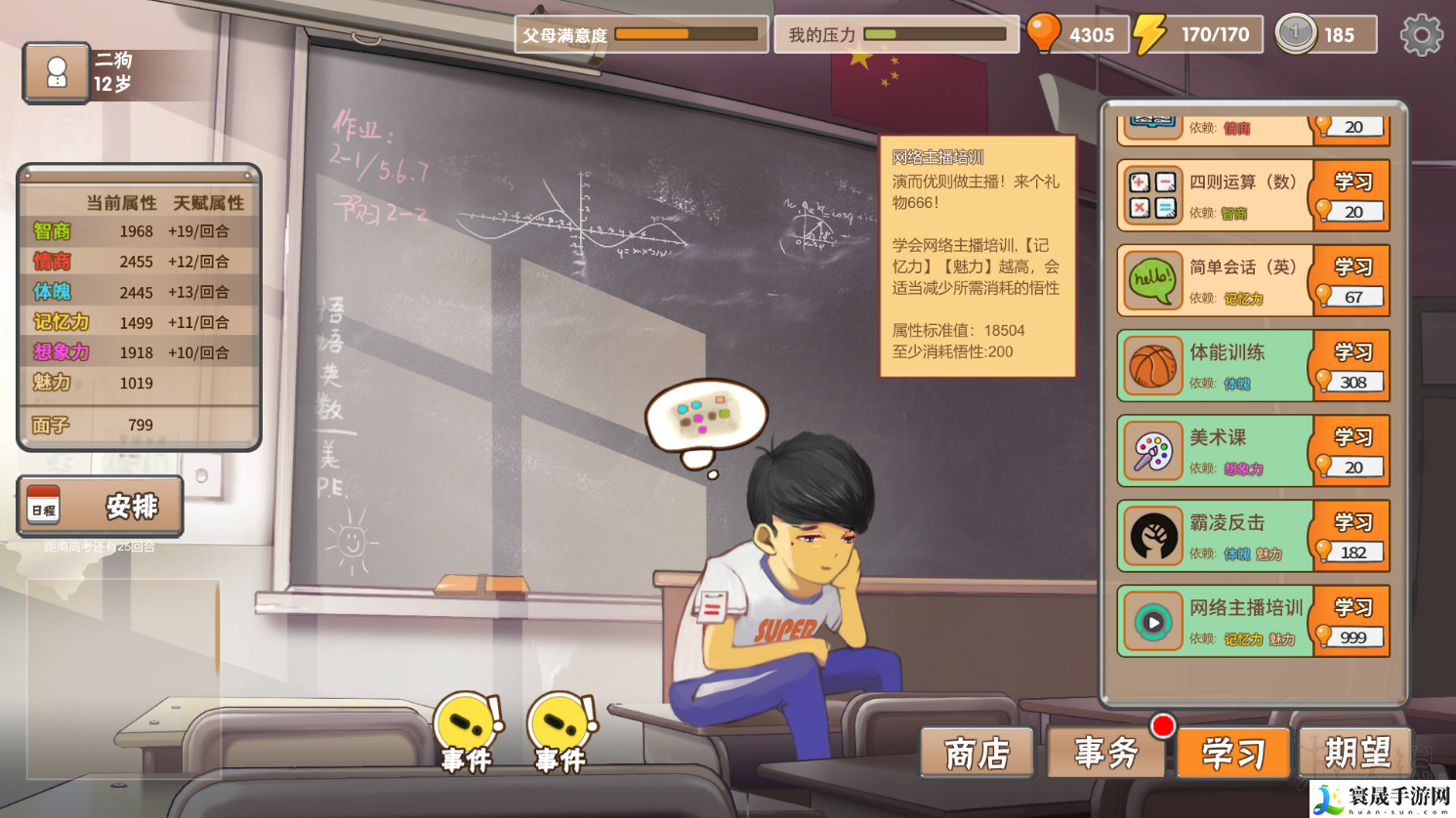Switch to the 事务 tab
Screen dimensions: 1456x818
1106,753
